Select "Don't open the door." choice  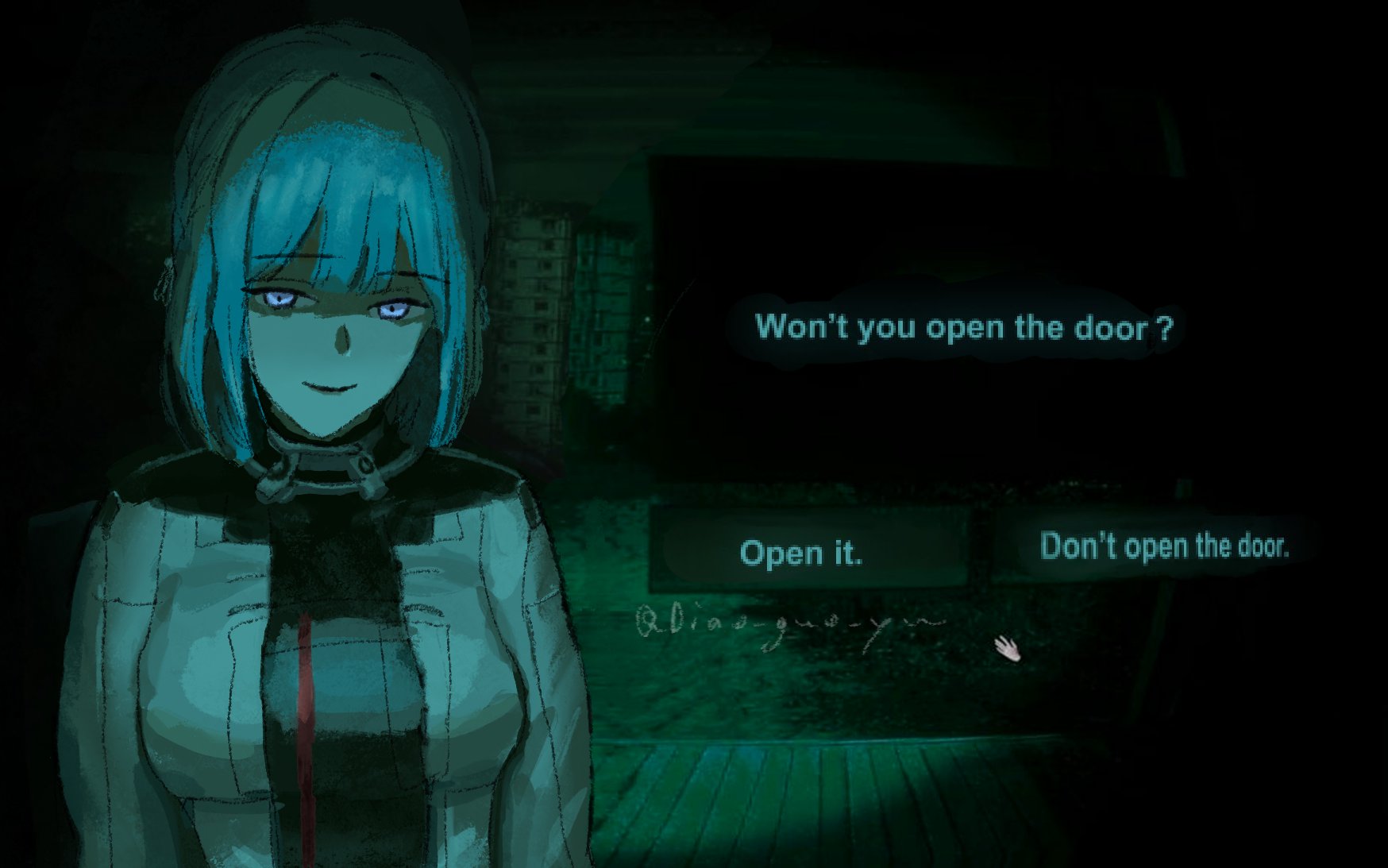tap(1163, 546)
